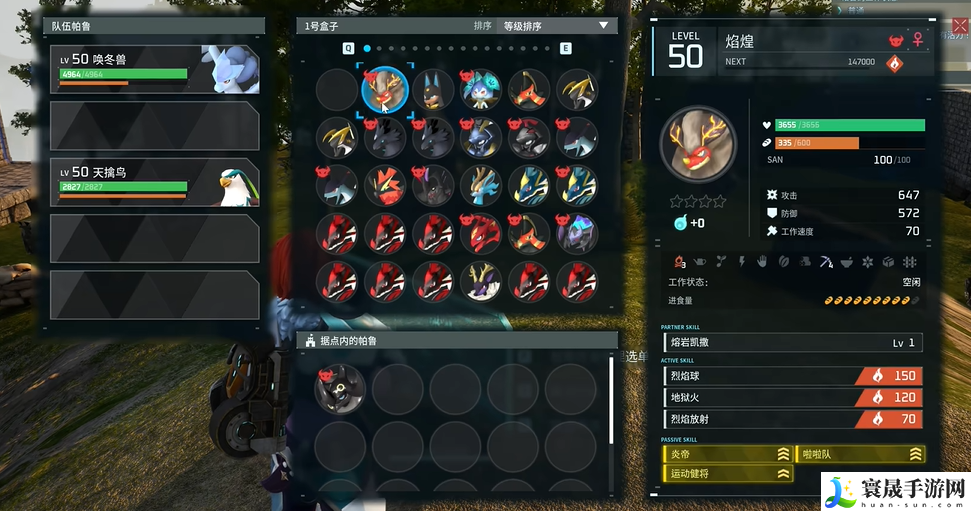Inspect the 啦啦队 passive skill
This screenshot has height=511, width=971.
(x=859, y=453)
